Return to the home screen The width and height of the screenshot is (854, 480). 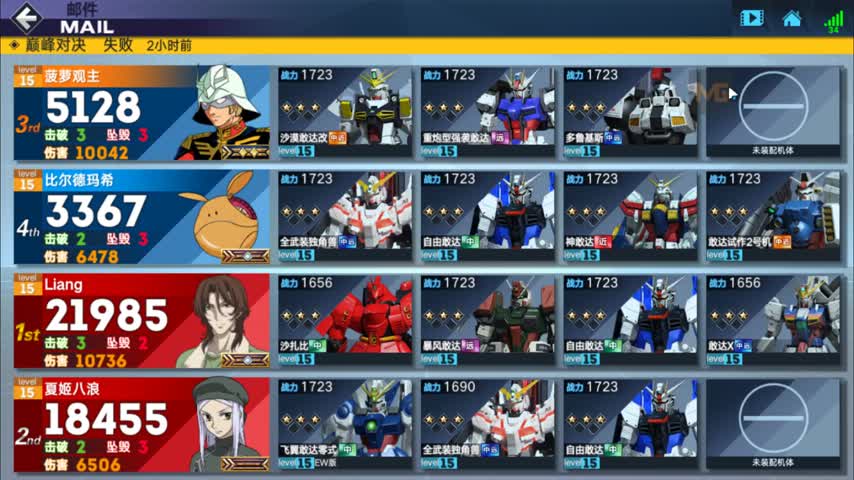point(792,18)
